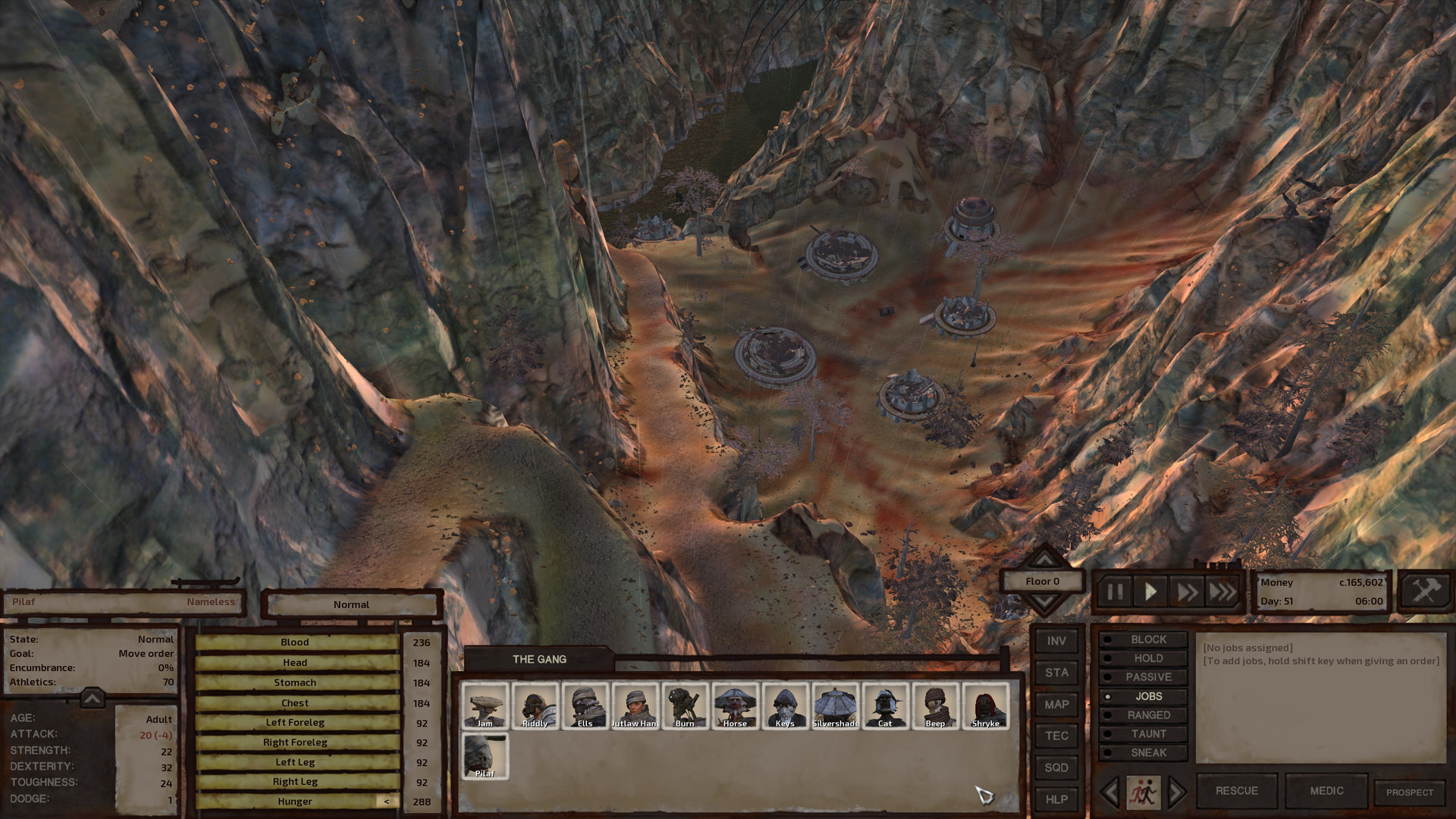Open the MAP view

point(1056,704)
